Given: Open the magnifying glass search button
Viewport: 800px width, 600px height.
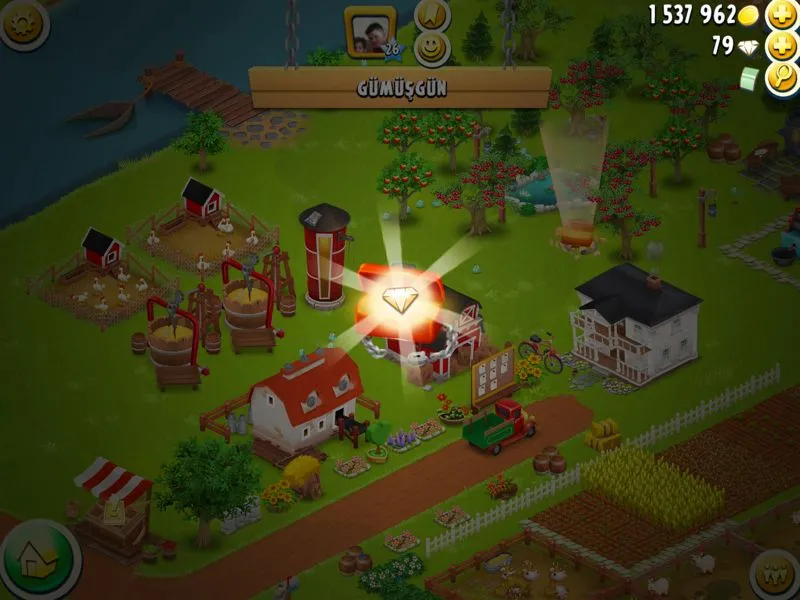Looking at the screenshot, I should tap(781, 77).
